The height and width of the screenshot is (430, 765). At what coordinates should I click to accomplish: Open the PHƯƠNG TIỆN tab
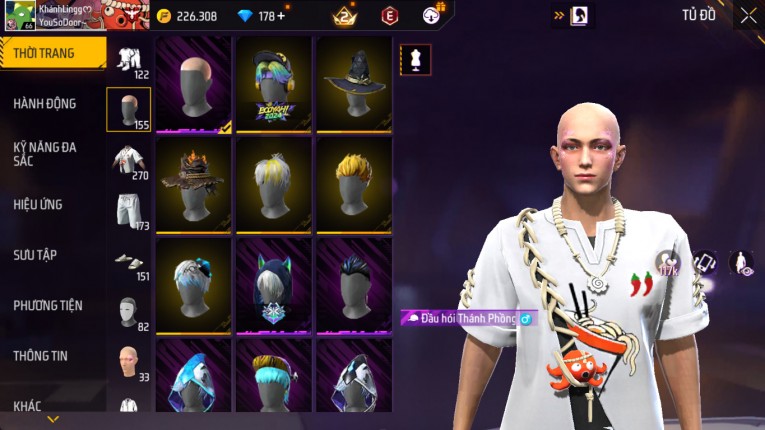pyautogui.click(x=48, y=305)
